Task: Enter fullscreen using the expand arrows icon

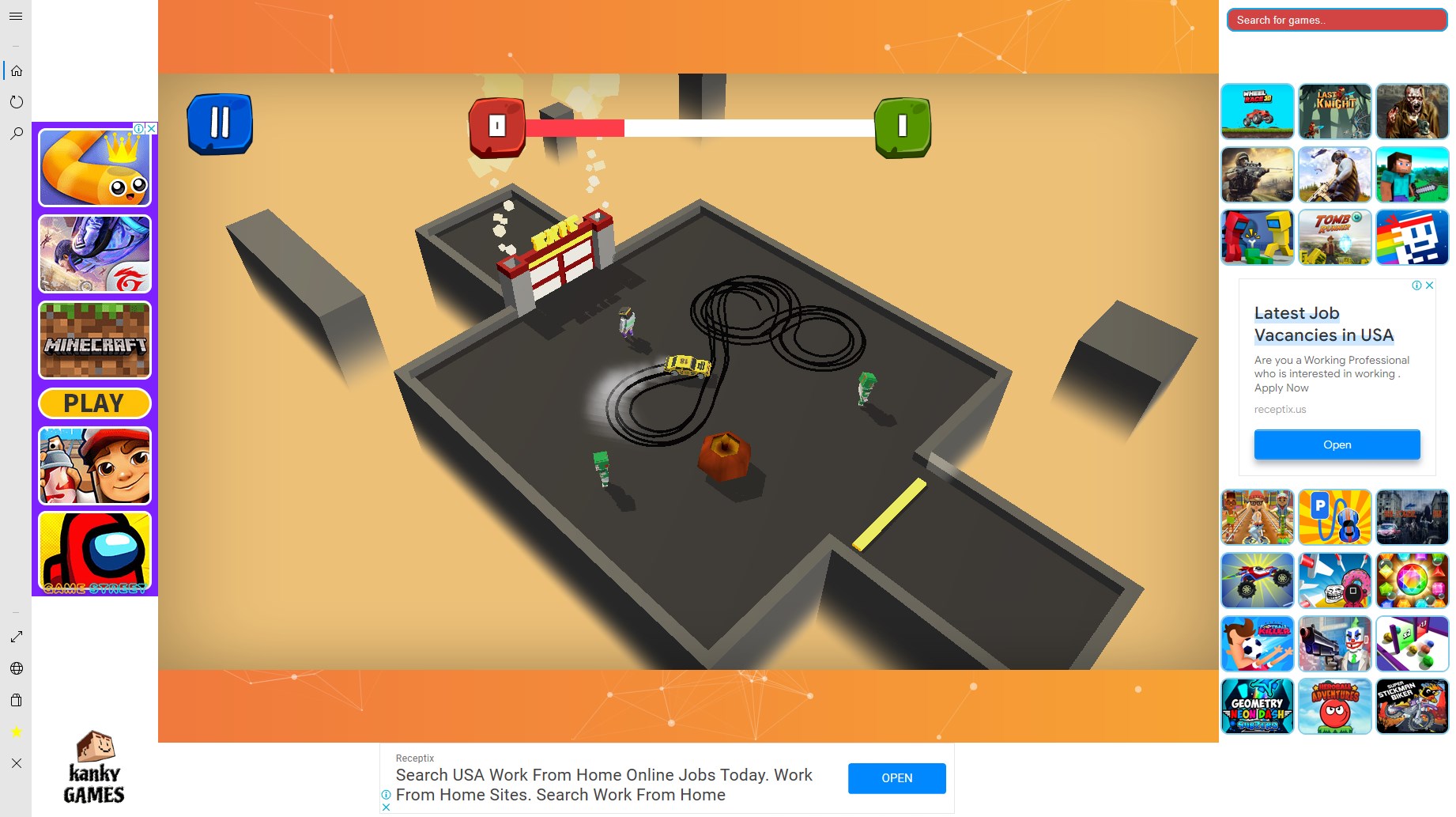Action: (x=16, y=635)
